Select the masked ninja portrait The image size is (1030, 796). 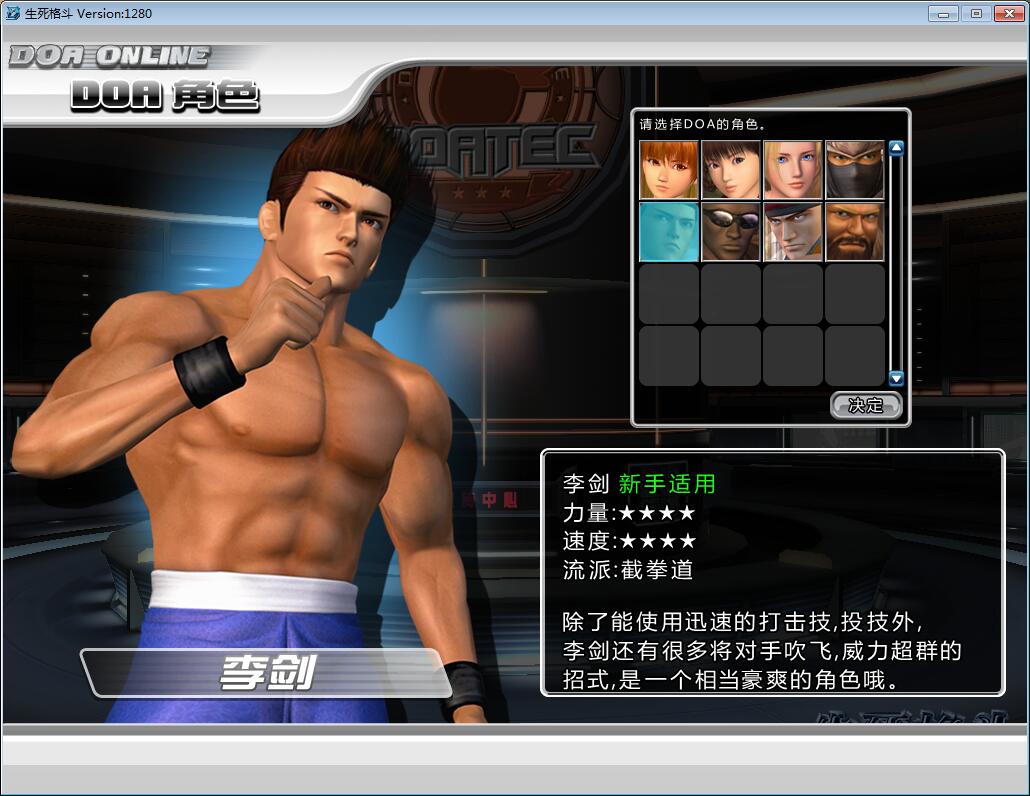(x=855, y=170)
